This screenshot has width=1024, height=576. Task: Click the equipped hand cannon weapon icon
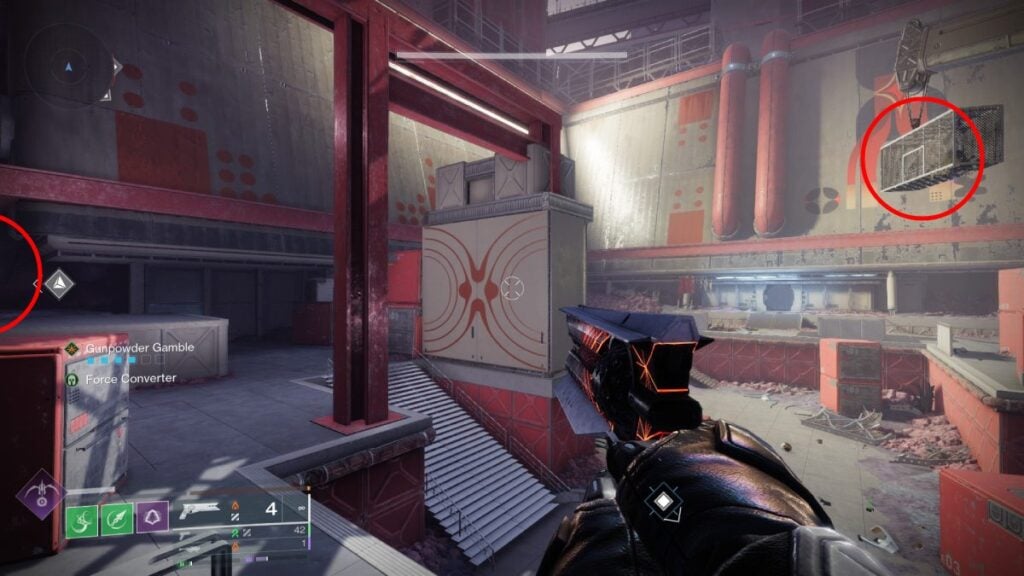click(202, 510)
